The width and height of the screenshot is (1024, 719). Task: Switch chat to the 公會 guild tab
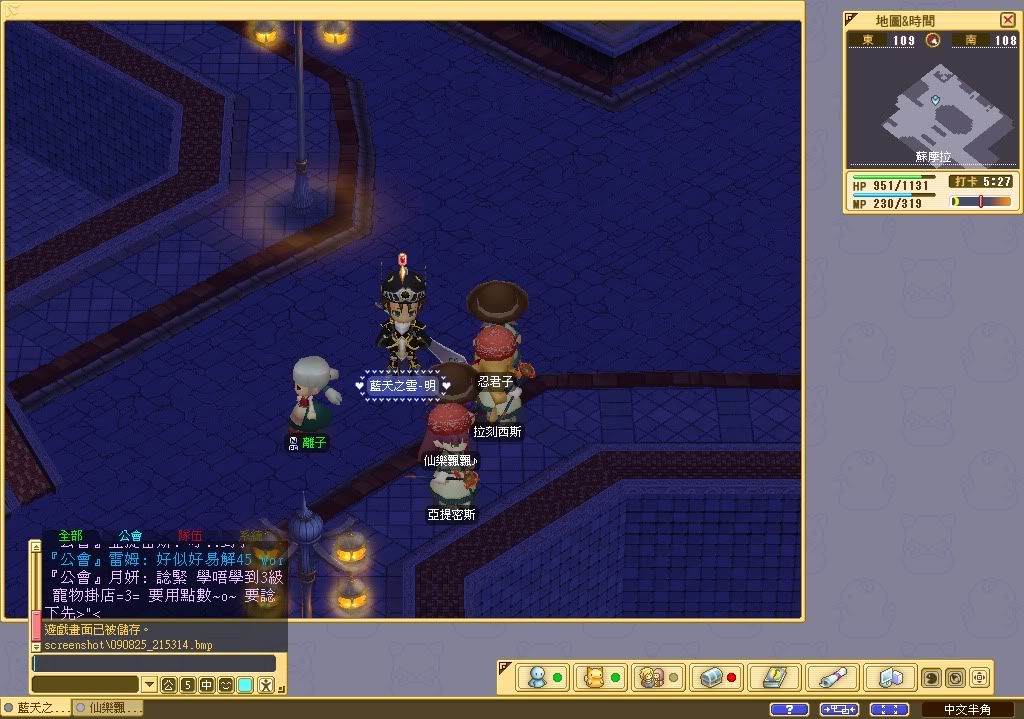tap(130, 536)
